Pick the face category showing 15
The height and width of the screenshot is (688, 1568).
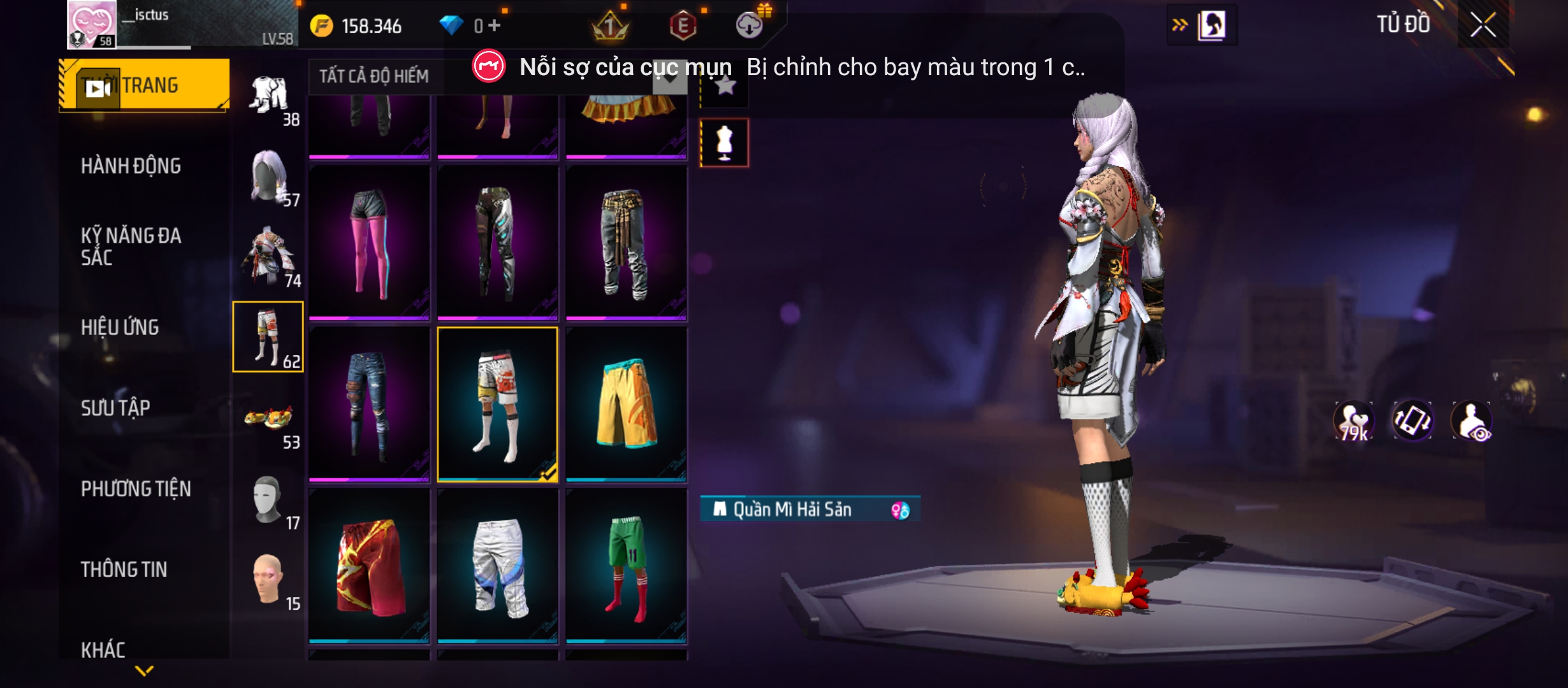(x=269, y=581)
